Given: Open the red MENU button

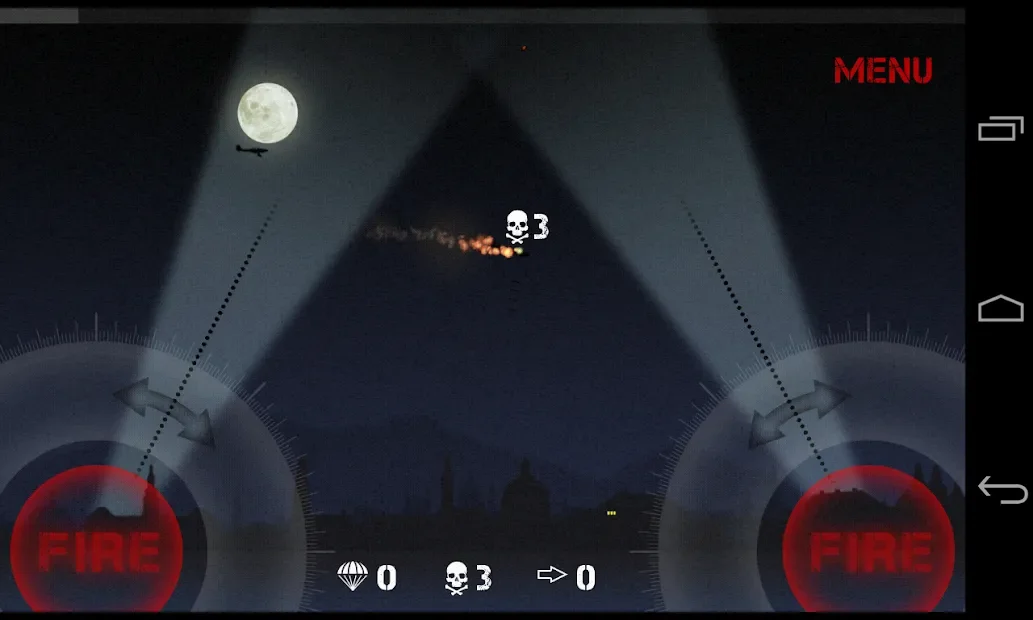Looking at the screenshot, I should [882, 71].
